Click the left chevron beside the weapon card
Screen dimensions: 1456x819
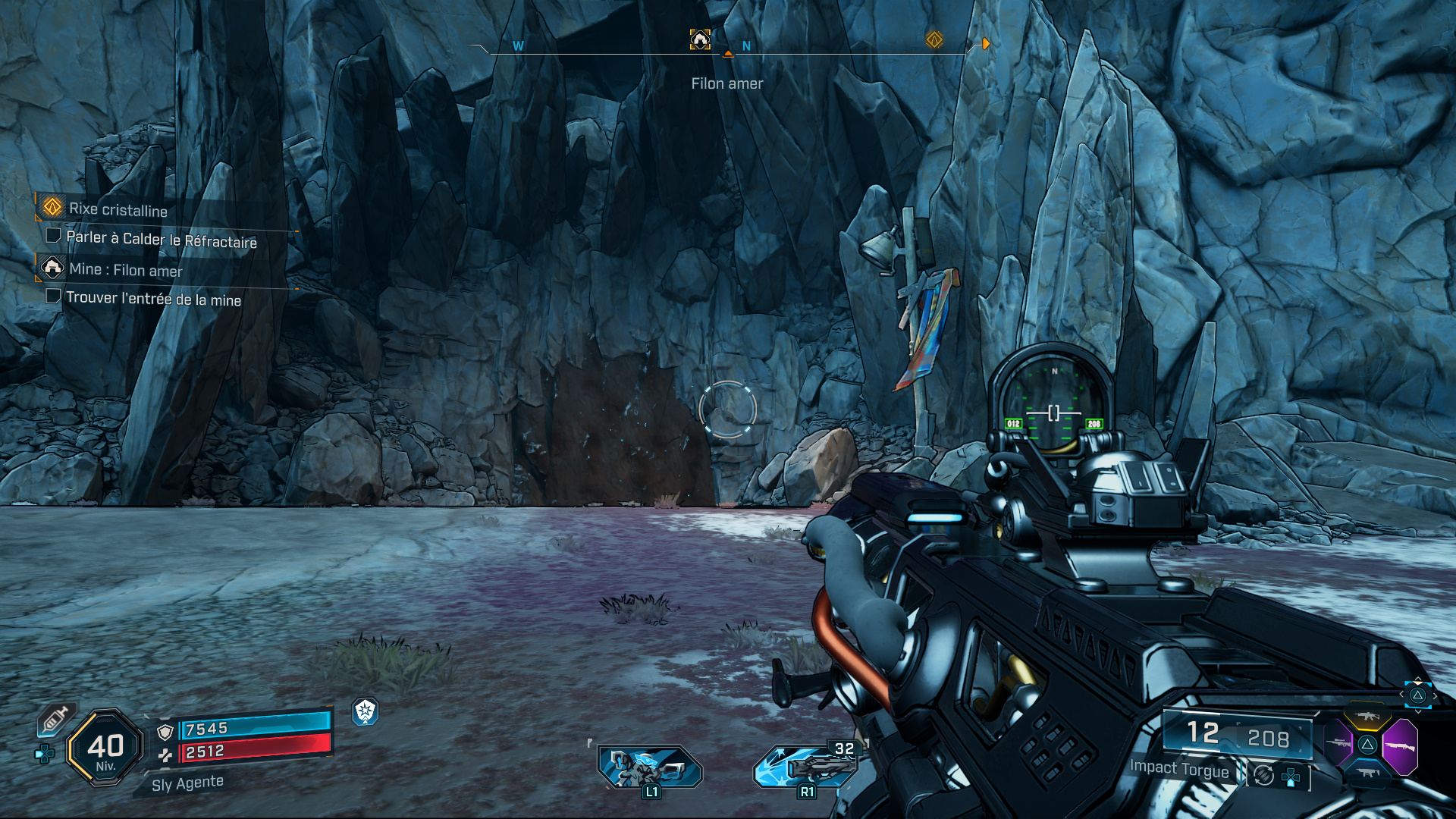click(x=1401, y=694)
